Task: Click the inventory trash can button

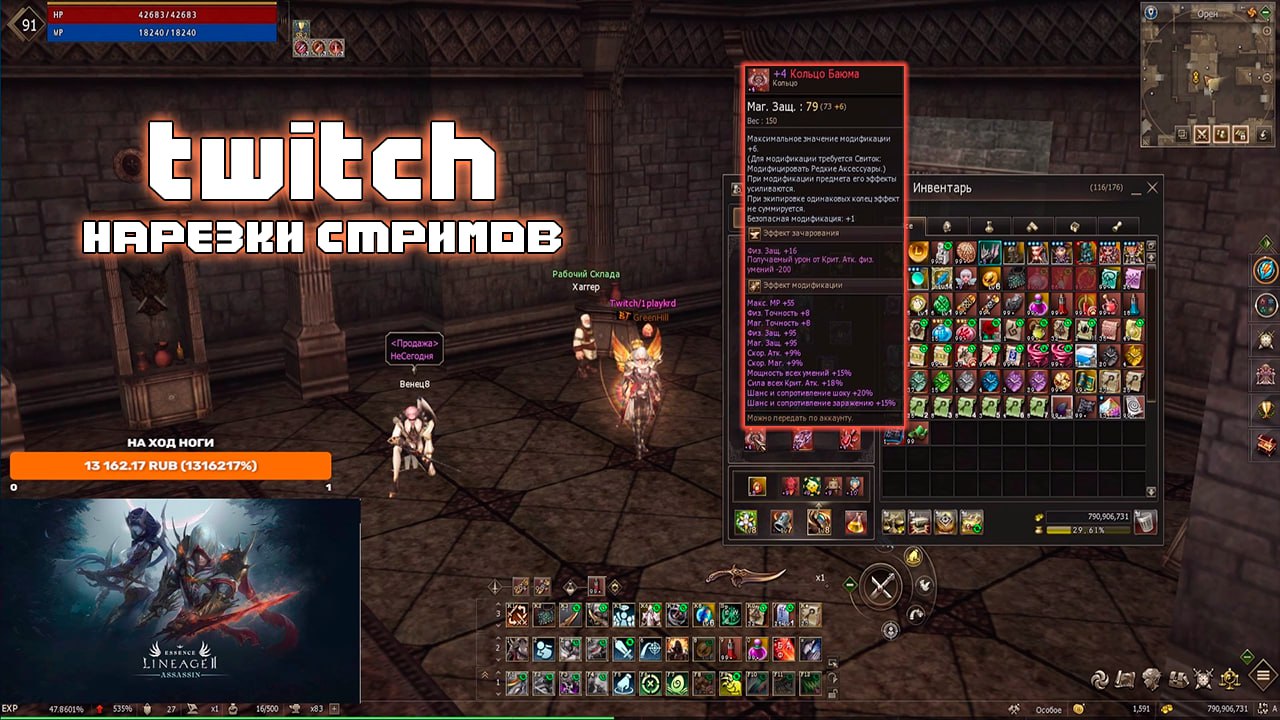Action: coord(1145,520)
